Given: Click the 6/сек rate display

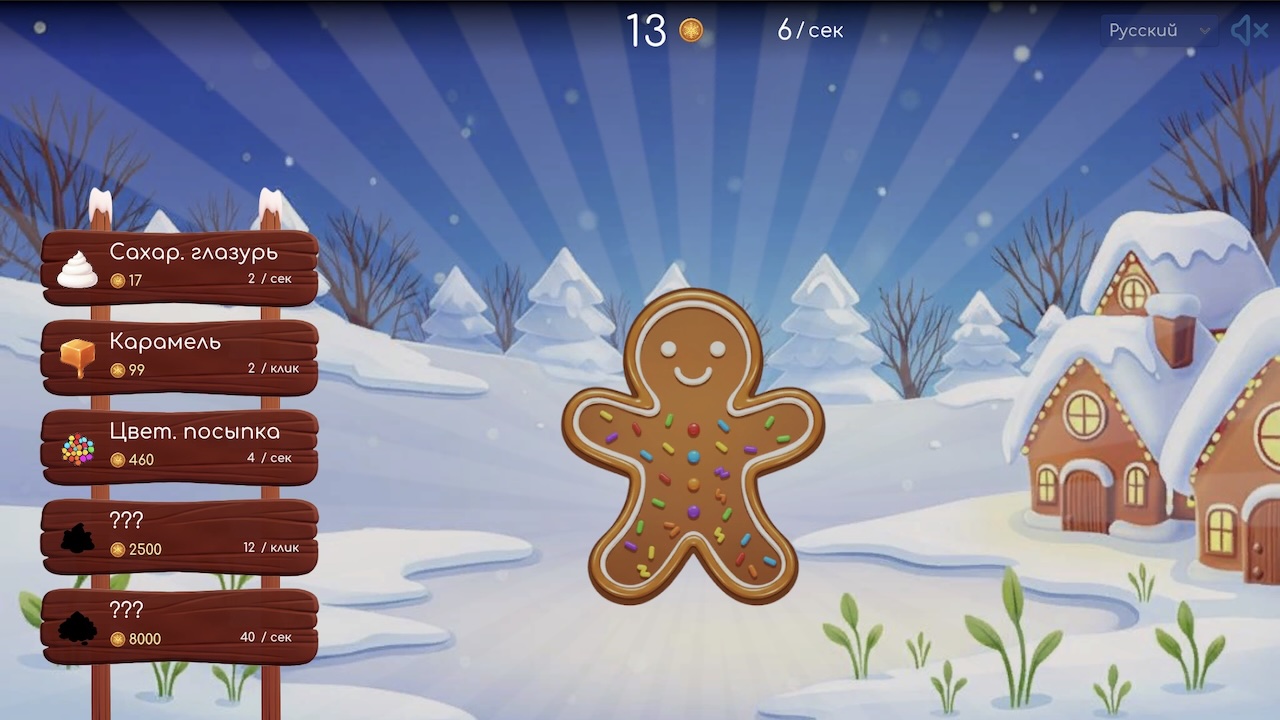Looking at the screenshot, I should 810,31.
